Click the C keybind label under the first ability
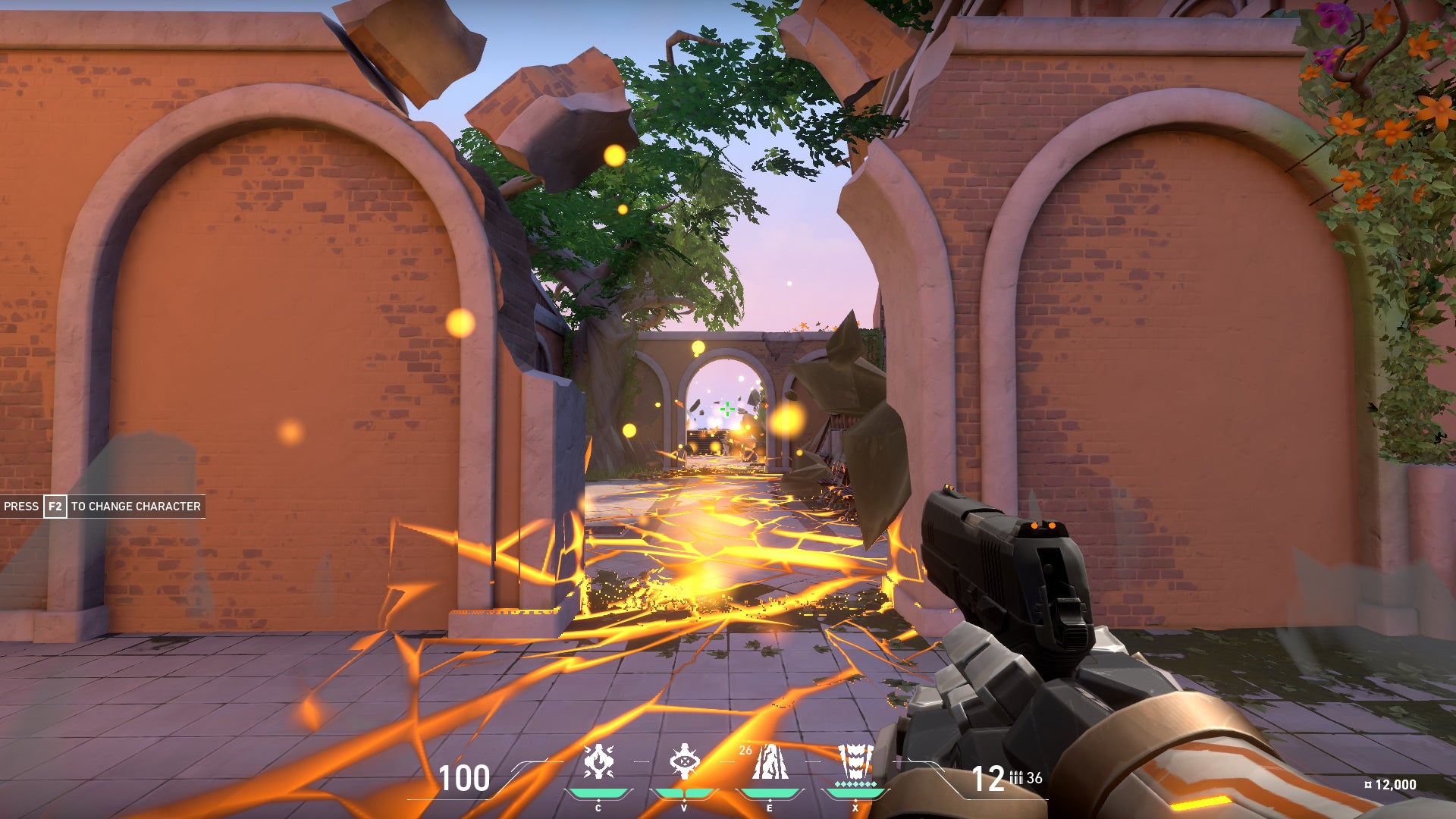The width and height of the screenshot is (1456, 819). click(597, 808)
